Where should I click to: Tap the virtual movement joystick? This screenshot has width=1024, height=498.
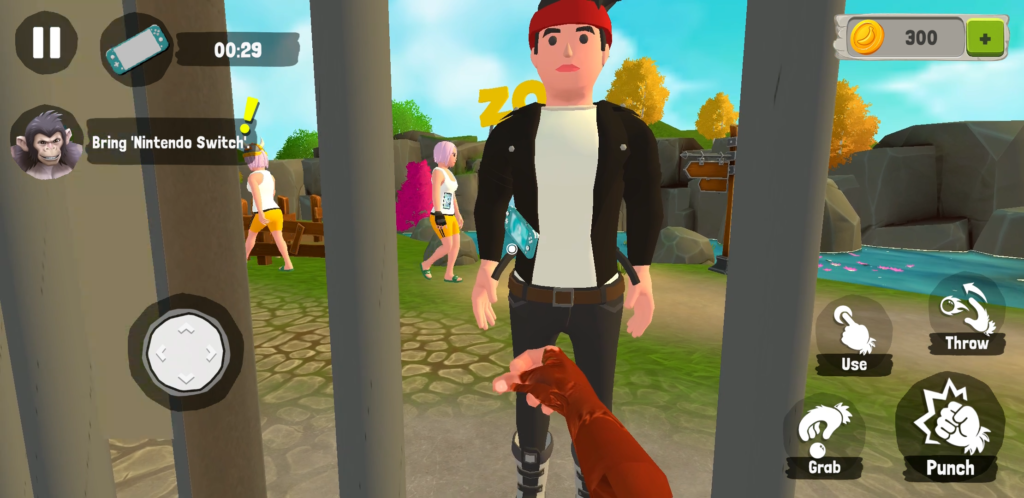(185, 351)
